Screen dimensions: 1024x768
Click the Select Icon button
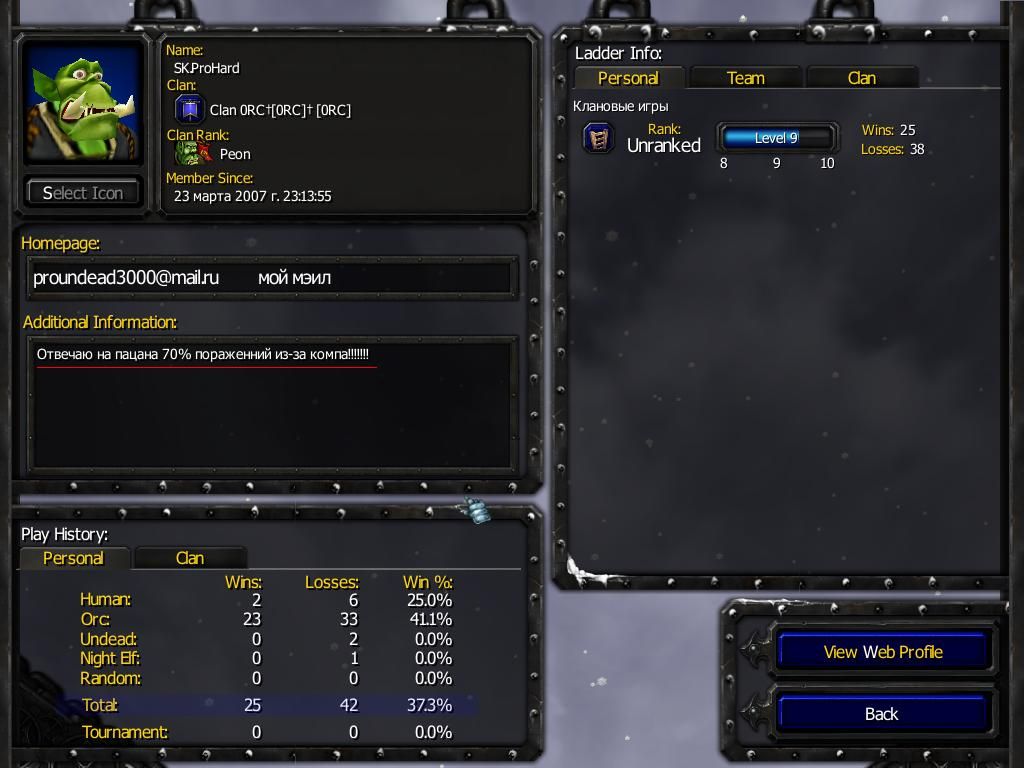pos(82,193)
